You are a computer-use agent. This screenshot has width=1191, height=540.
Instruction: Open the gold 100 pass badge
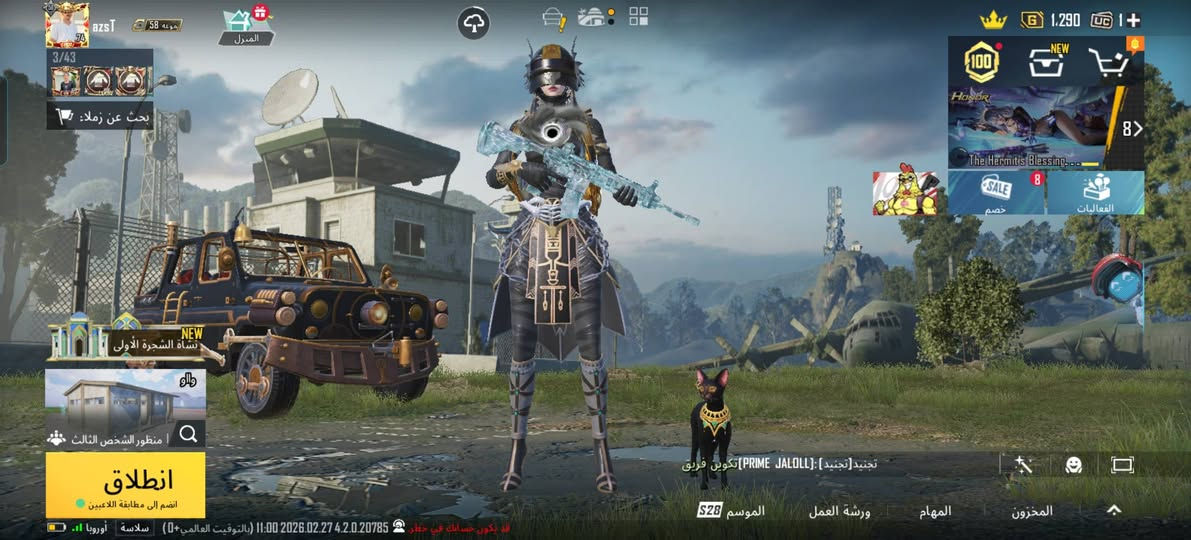[982, 63]
